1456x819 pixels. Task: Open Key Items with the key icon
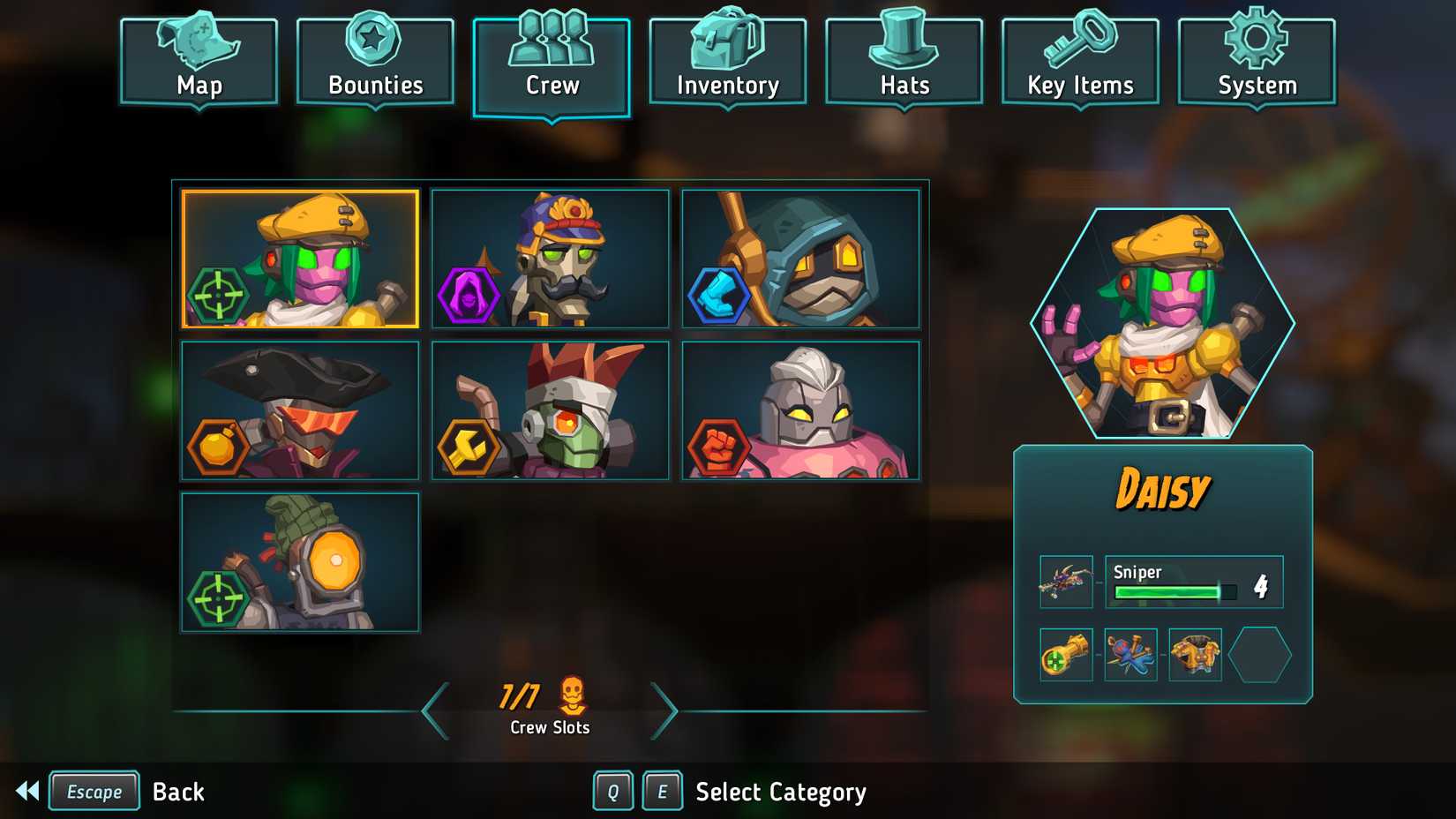tap(1079, 40)
